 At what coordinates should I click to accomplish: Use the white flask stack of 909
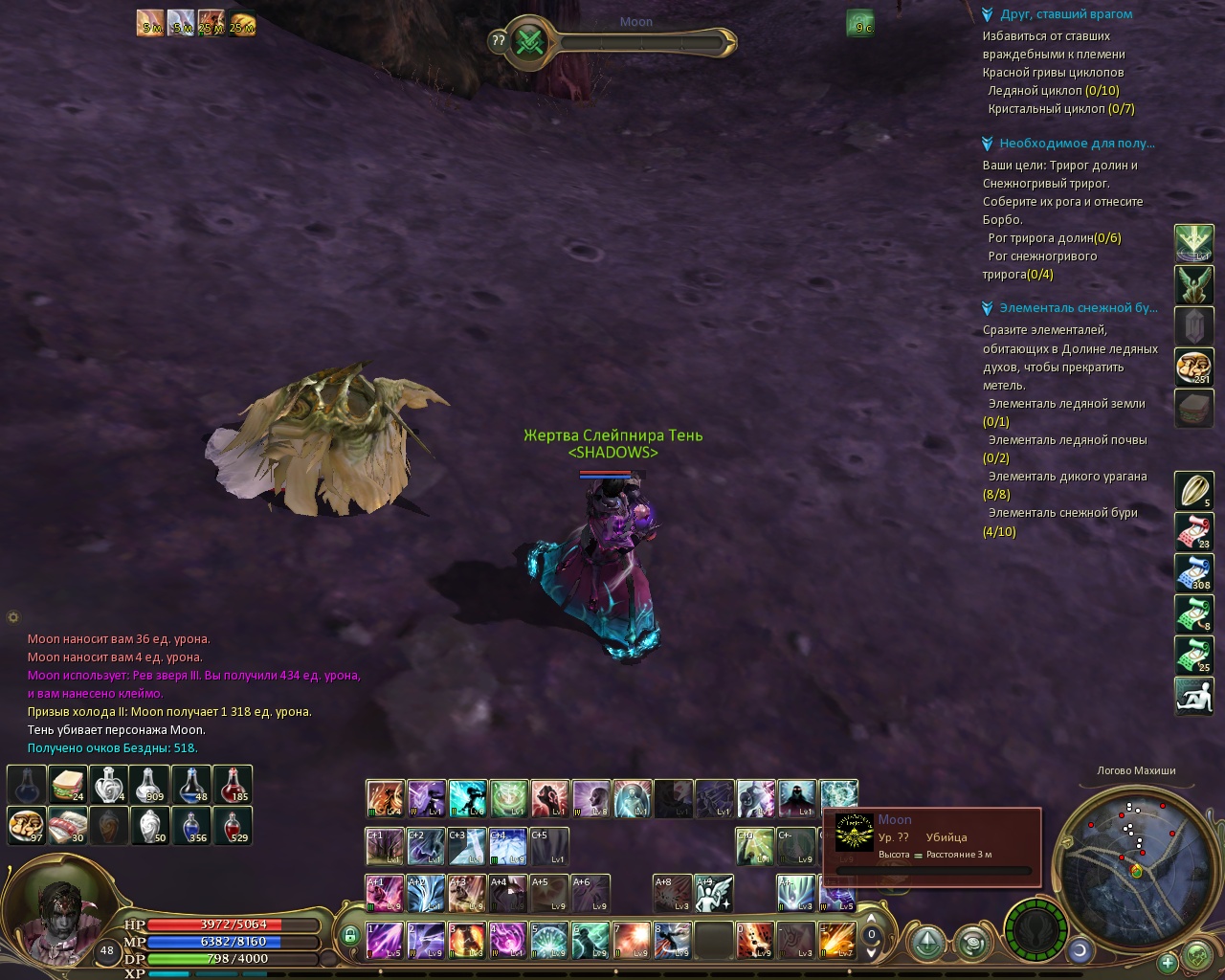(150, 785)
